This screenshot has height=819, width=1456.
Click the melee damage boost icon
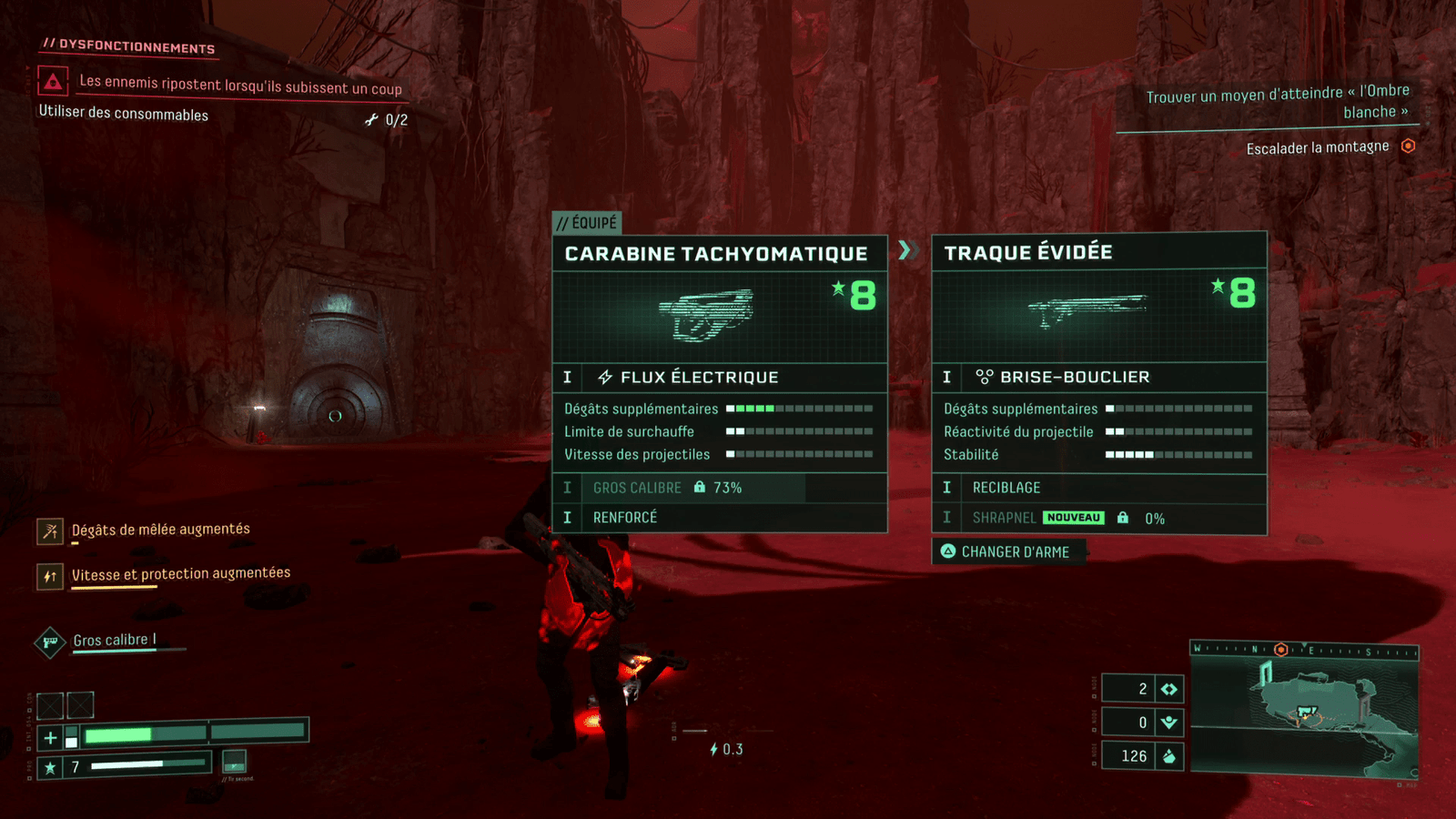pos(50,531)
